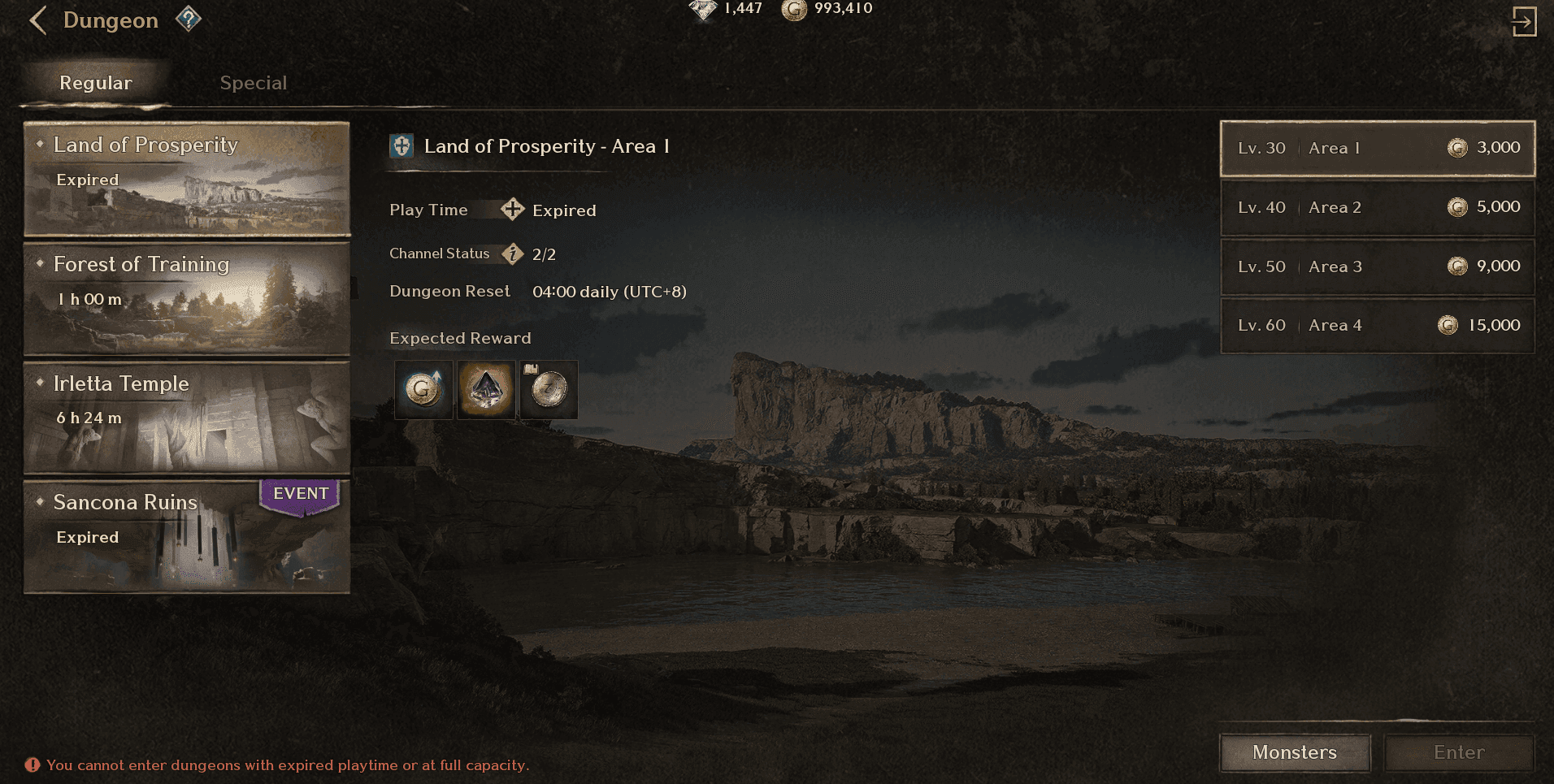Open the Channel Status info icon

[x=511, y=253]
